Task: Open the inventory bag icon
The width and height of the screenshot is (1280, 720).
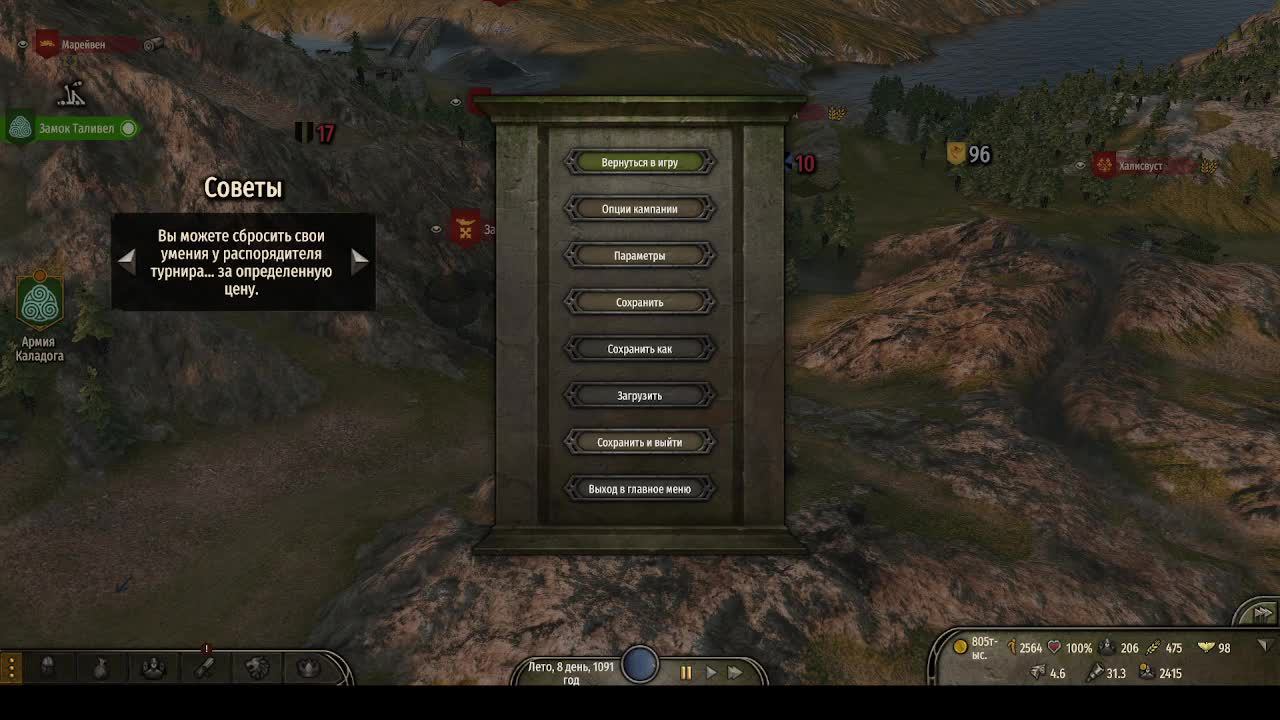Action: tap(100, 665)
